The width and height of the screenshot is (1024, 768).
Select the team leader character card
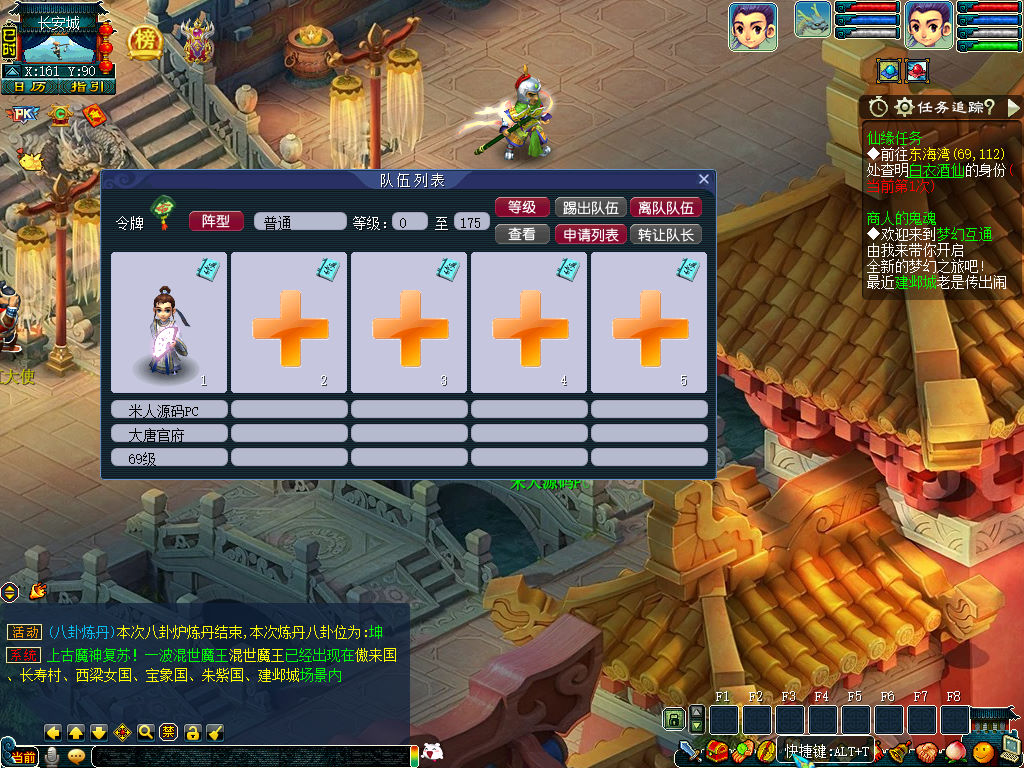(169, 322)
